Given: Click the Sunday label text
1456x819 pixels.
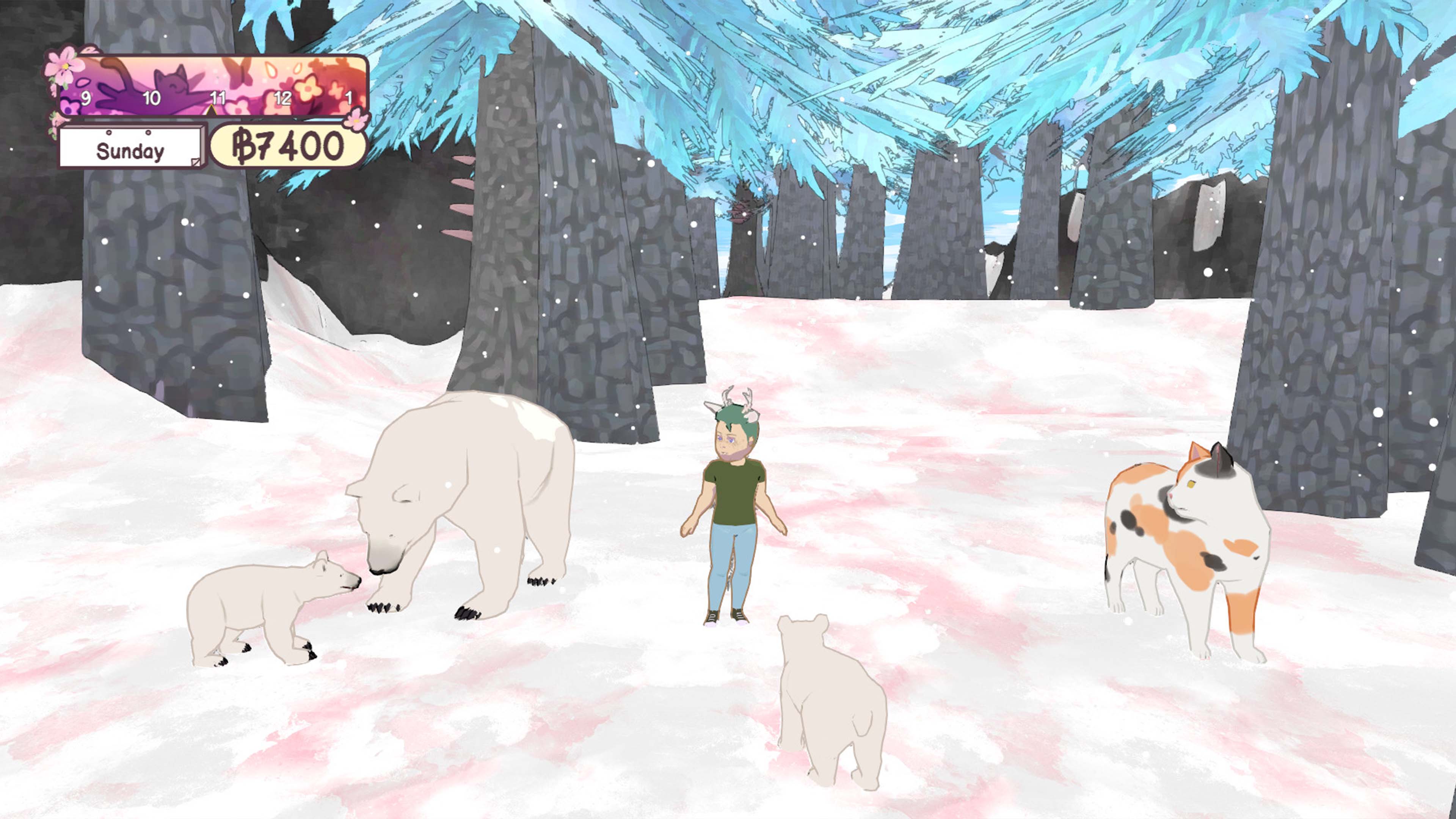Looking at the screenshot, I should pyautogui.click(x=131, y=151).
